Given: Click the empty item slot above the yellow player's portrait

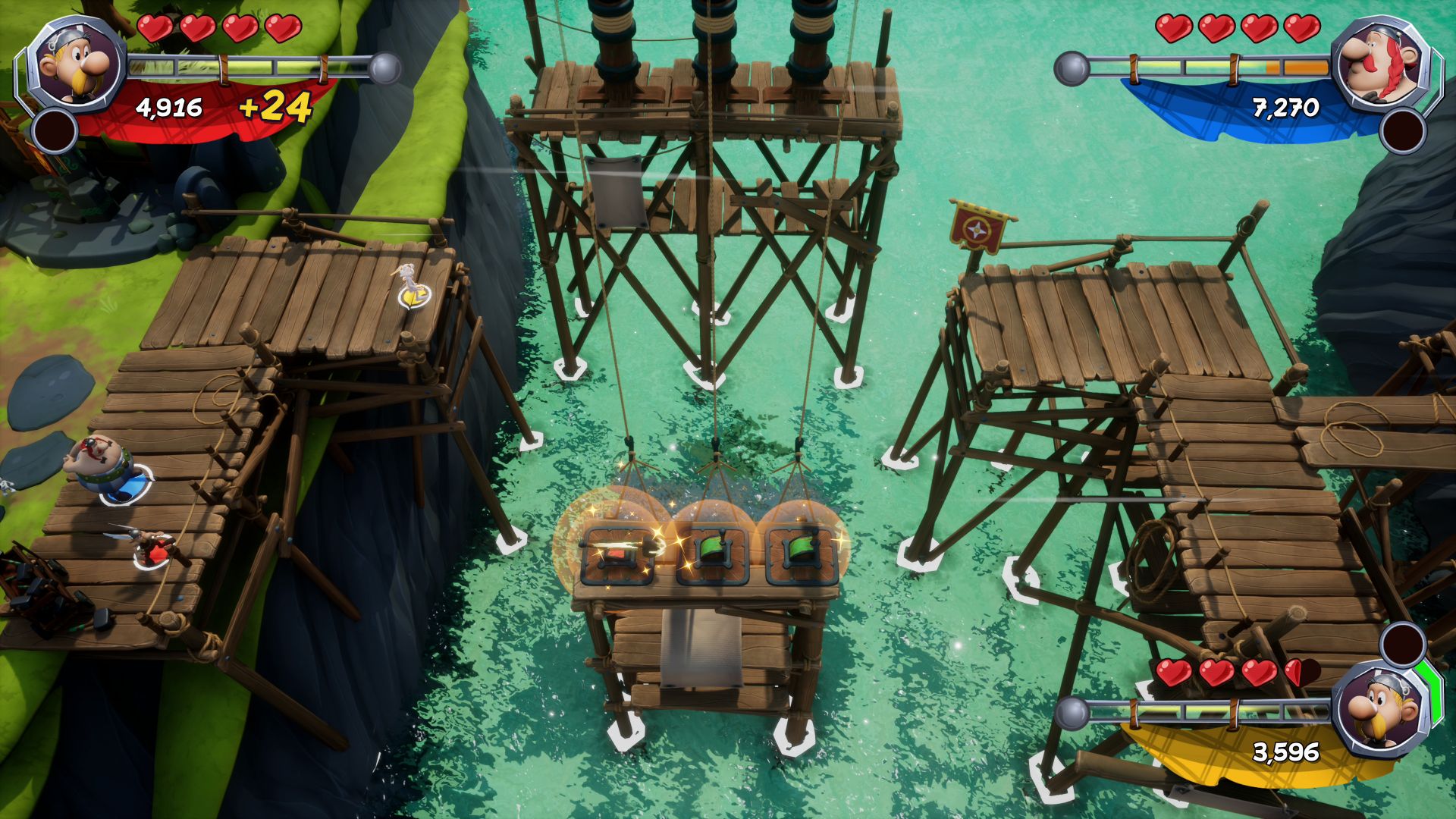Looking at the screenshot, I should [x=1403, y=644].
